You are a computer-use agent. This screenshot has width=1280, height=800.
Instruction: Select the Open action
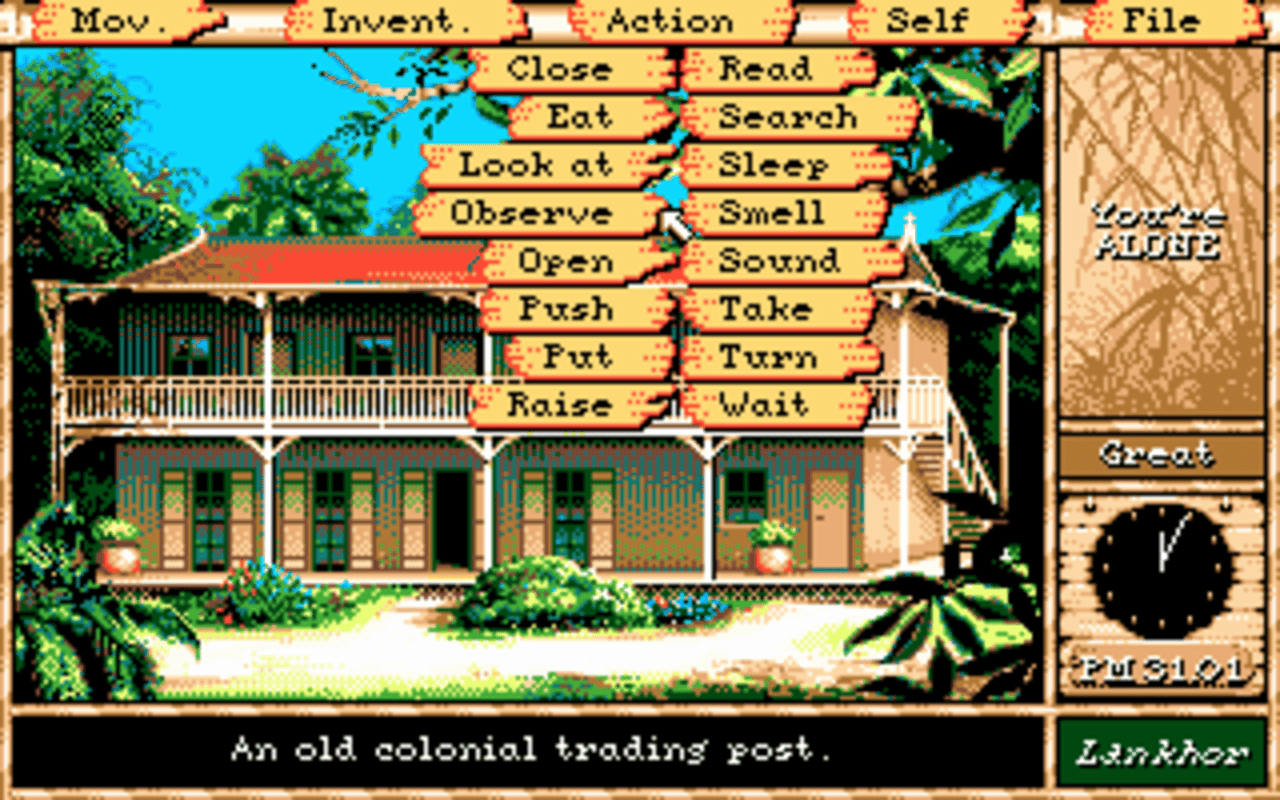pos(565,261)
